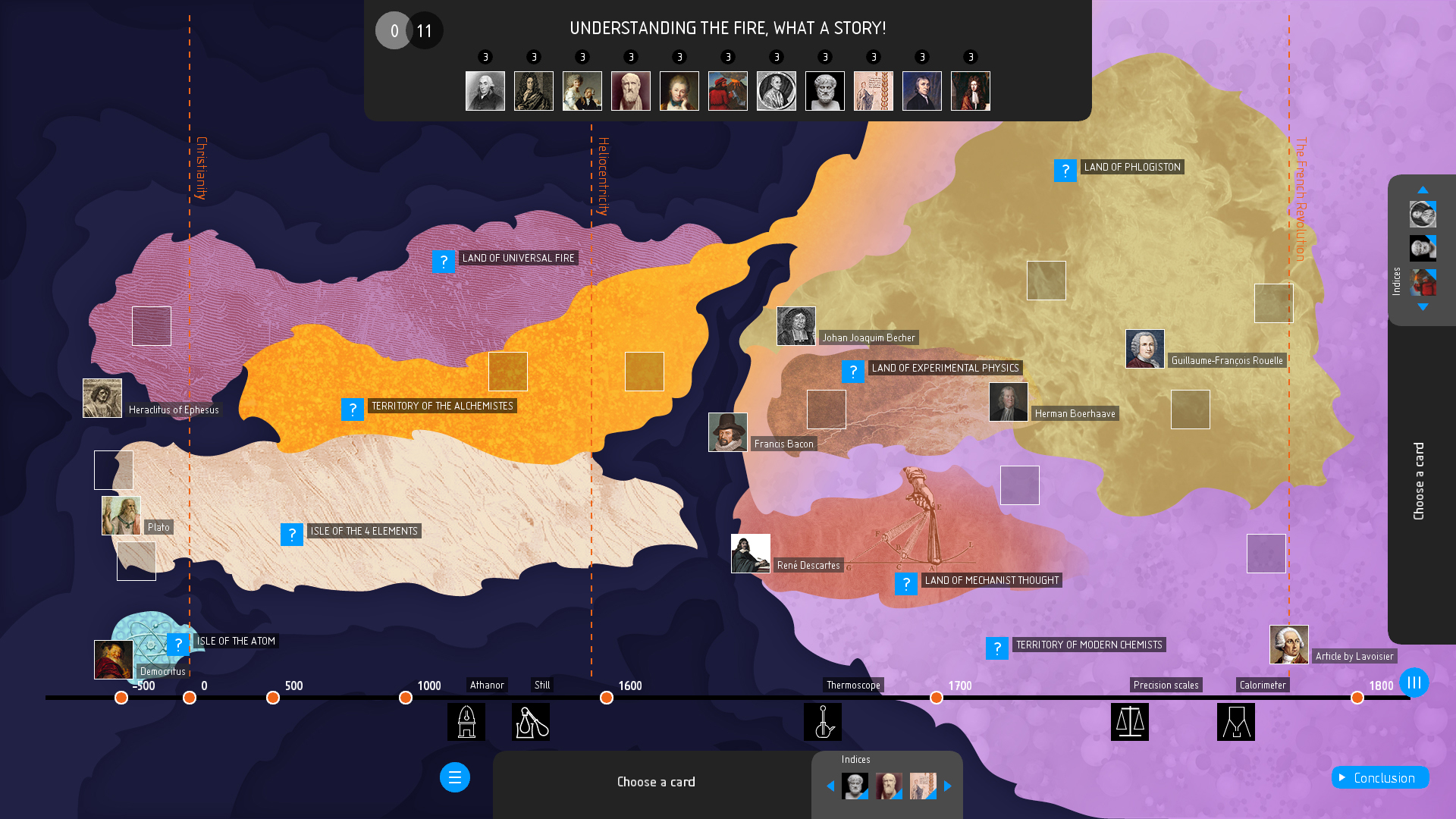The image size is (1456, 819).
Task: Open the Conclusion screen
Action: coord(1380,777)
